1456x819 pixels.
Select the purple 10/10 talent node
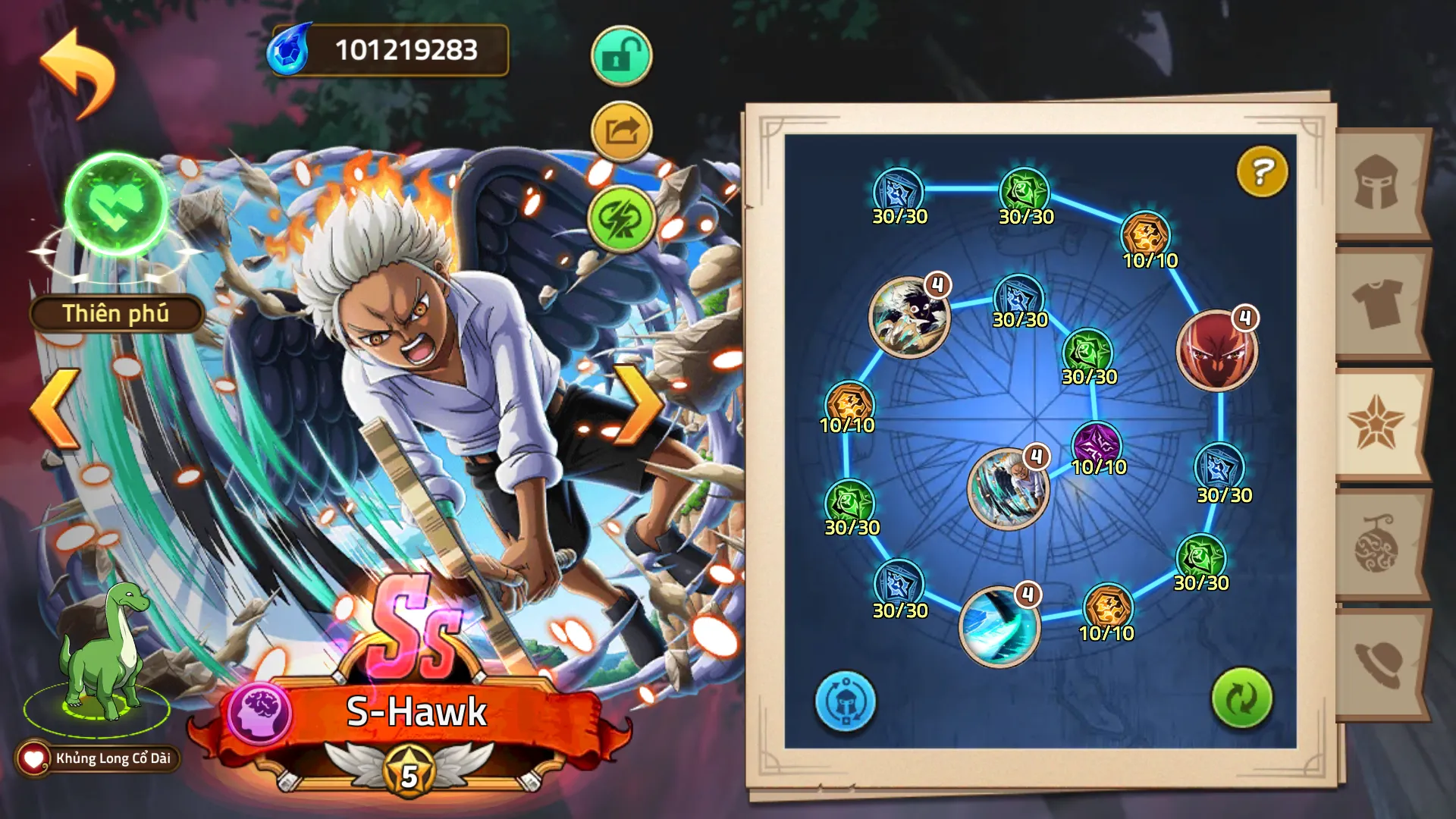tap(1097, 445)
